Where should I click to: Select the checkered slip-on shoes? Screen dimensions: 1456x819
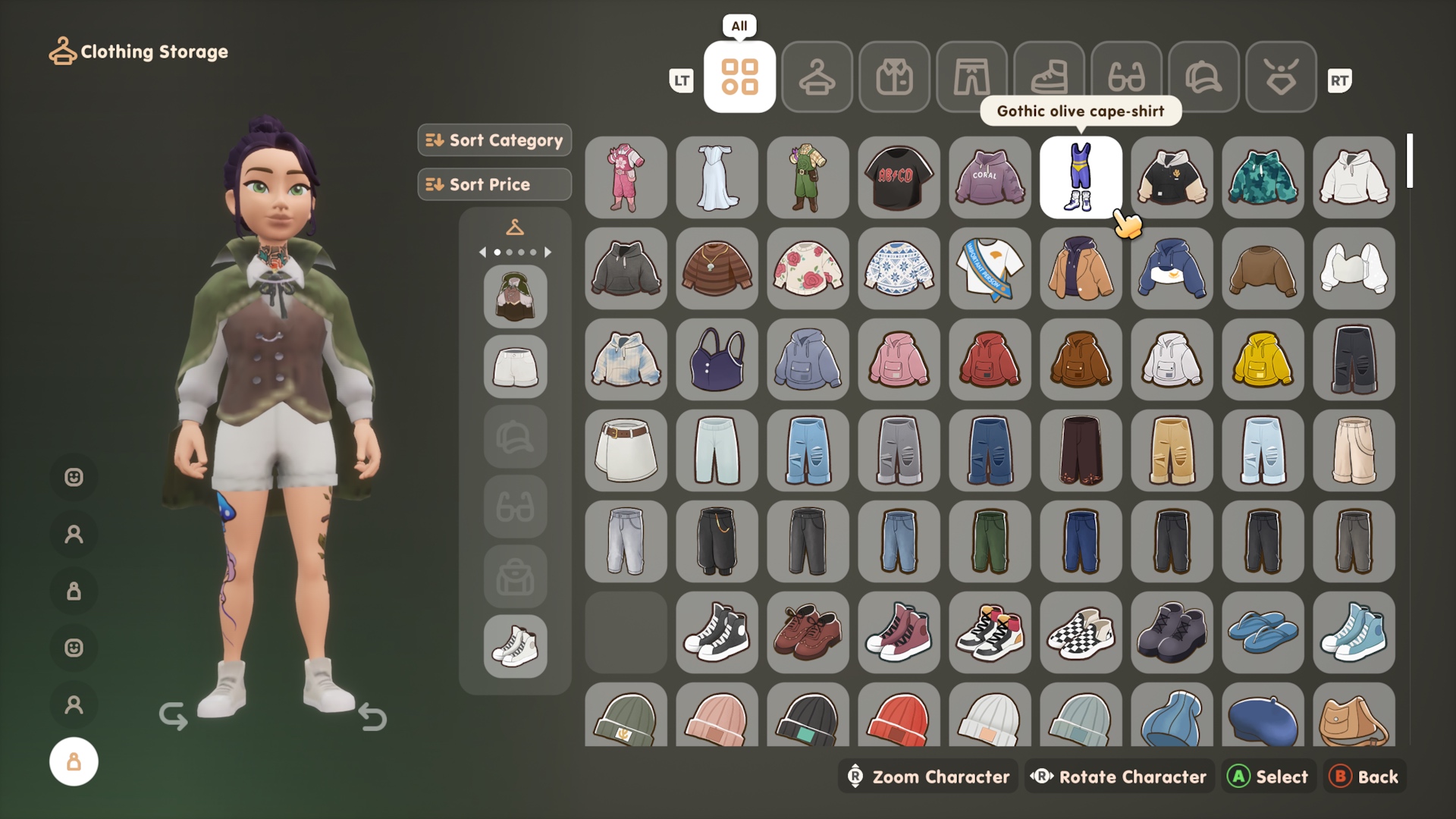[x=1081, y=632]
